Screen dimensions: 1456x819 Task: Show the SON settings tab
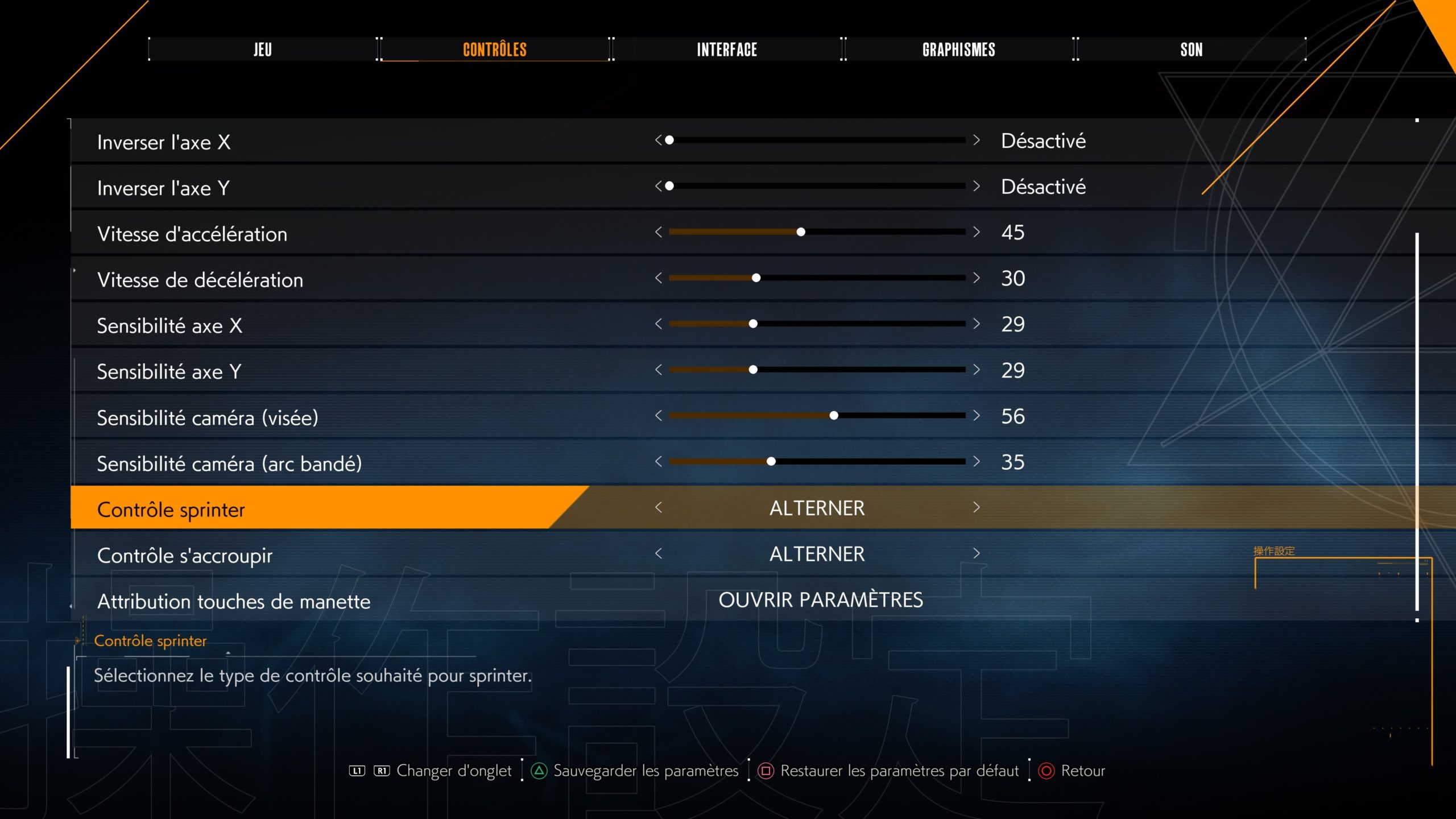[1191, 49]
